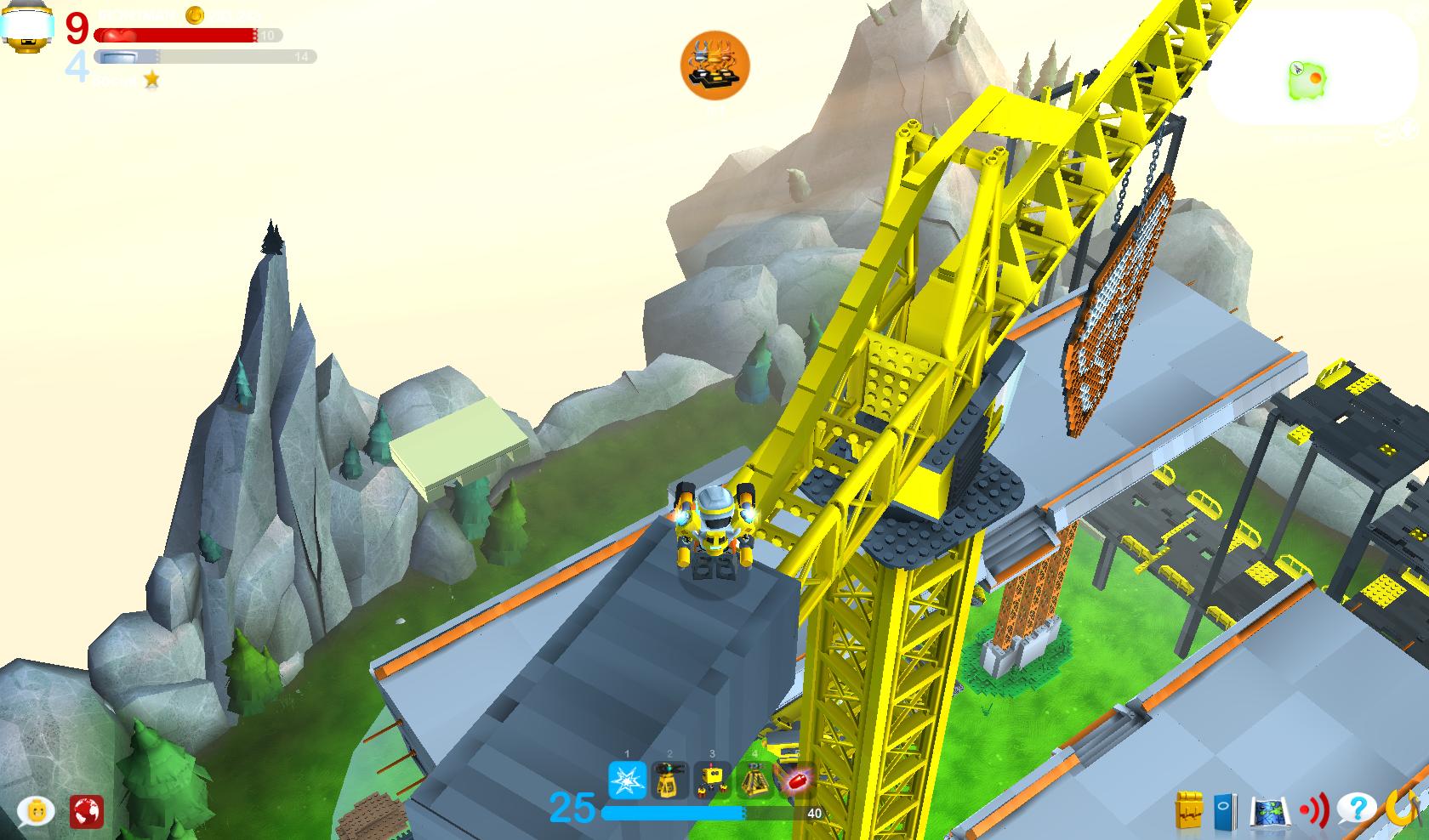Image resolution: width=1429 pixels, height=840 pixels.
Task: Select the yellow pyramid tower in slot 4
Action: pyautogui.click(x=754, y=780)
